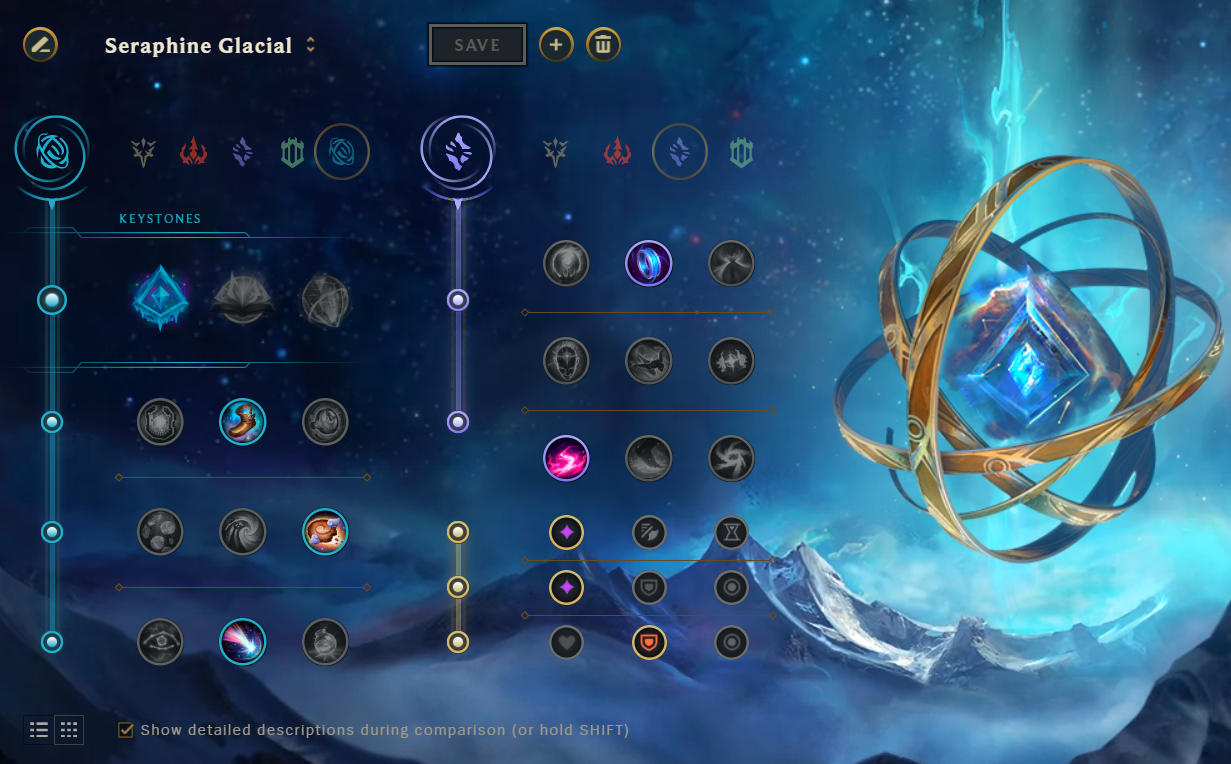Select the pink Scorch rune
This screenshot has height=764, width=1231.
click(x=566, y=459)
